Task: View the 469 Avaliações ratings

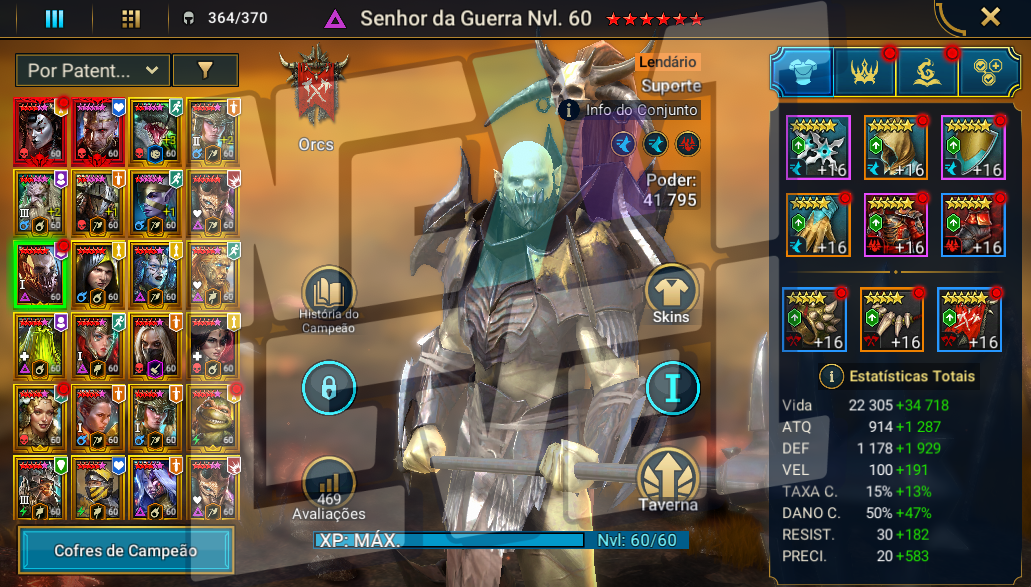Action: pyautogui.click(x=329, y=488)
